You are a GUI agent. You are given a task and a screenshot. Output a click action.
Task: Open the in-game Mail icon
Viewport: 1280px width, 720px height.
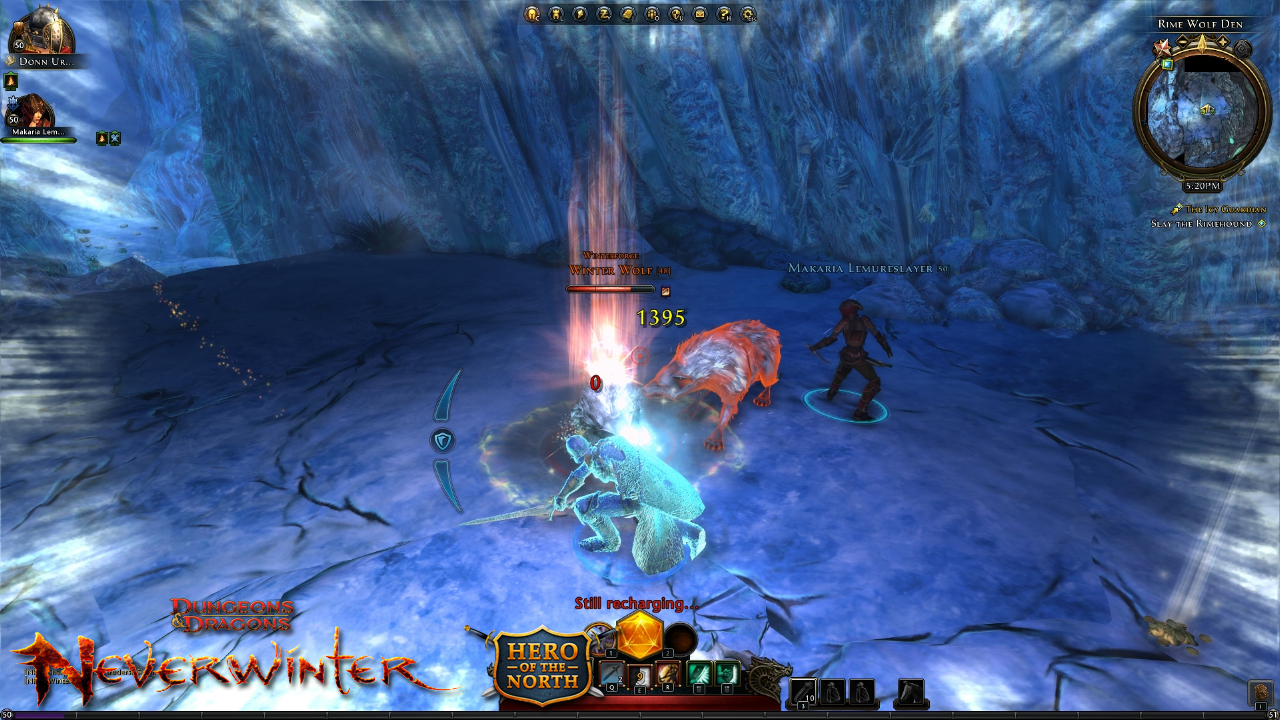(698, 13)
